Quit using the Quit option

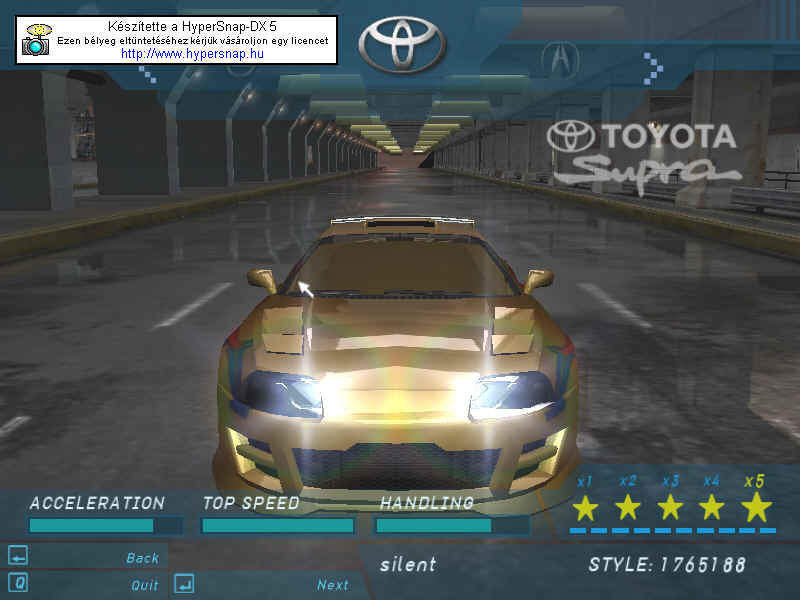144,585
